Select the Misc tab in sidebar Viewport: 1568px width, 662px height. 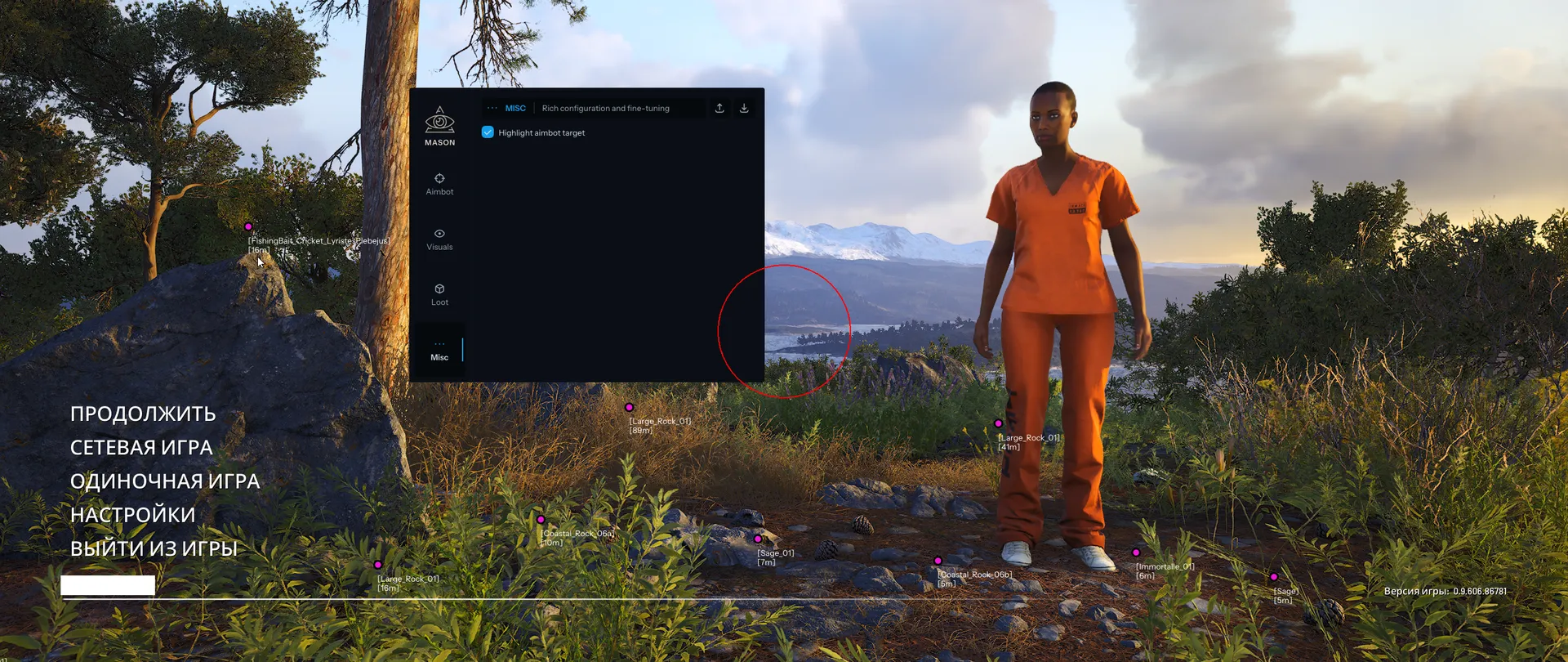tap(439, 350)
